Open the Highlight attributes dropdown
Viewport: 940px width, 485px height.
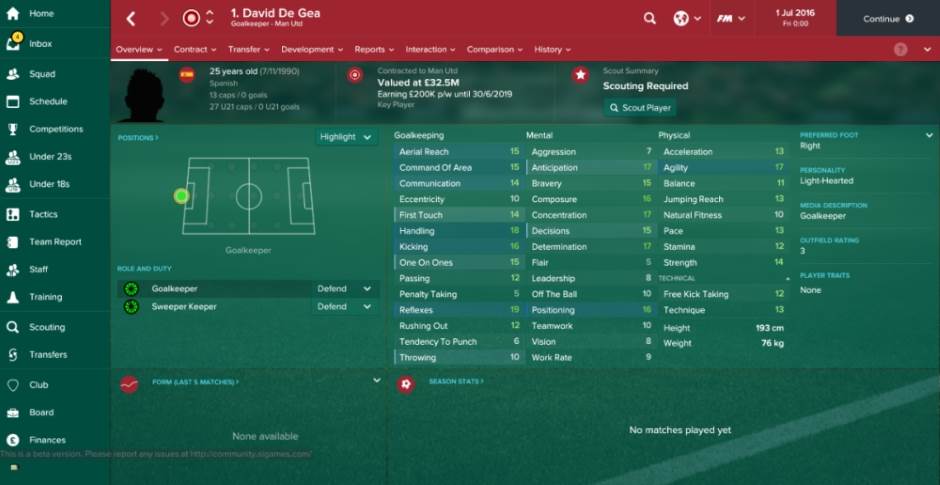point(345,137)
